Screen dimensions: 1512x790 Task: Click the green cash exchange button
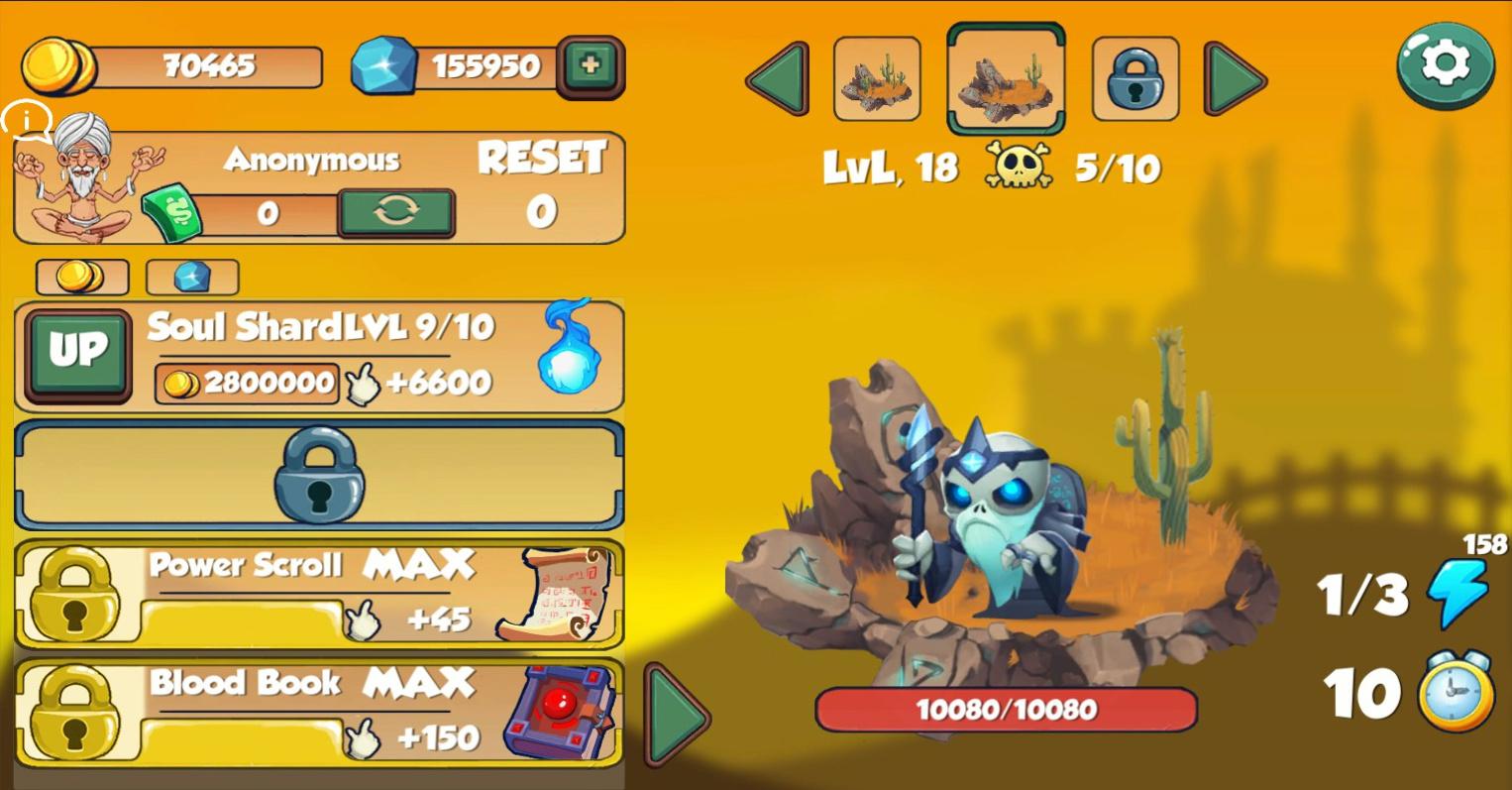click(x=396, y=212)
